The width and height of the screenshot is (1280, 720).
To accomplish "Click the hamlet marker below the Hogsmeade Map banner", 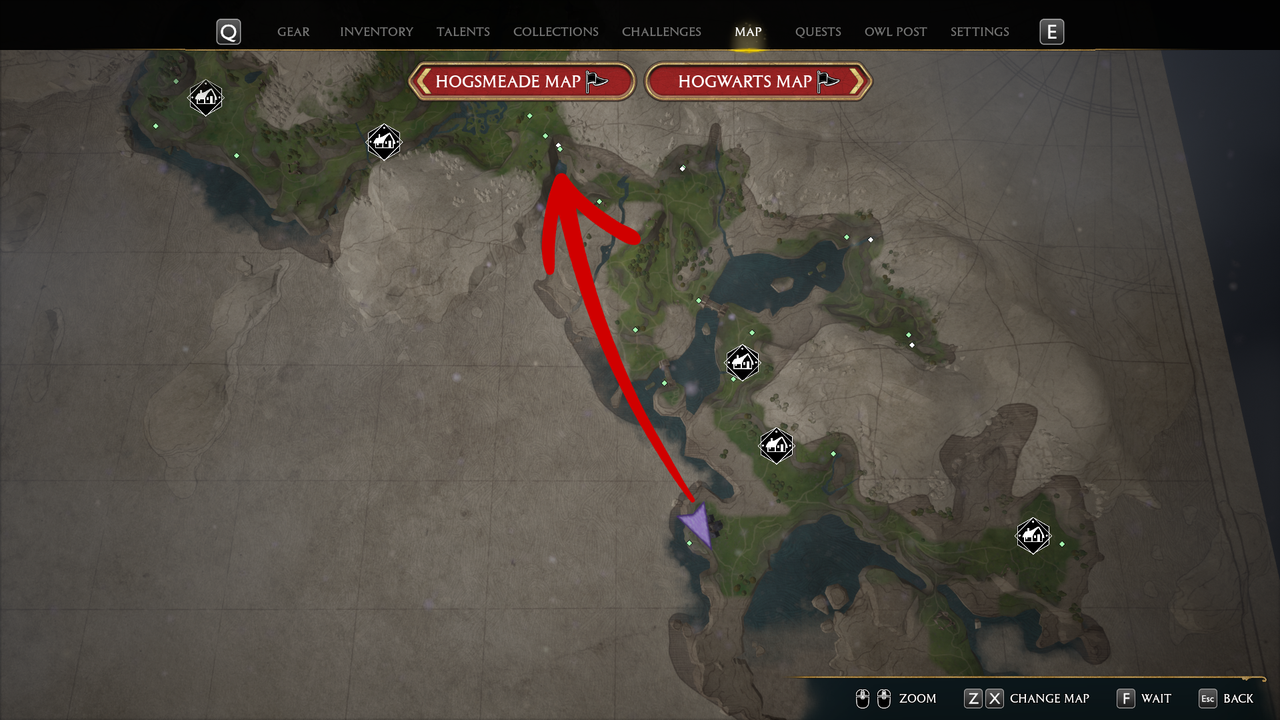I will click(x=384, y=142).
